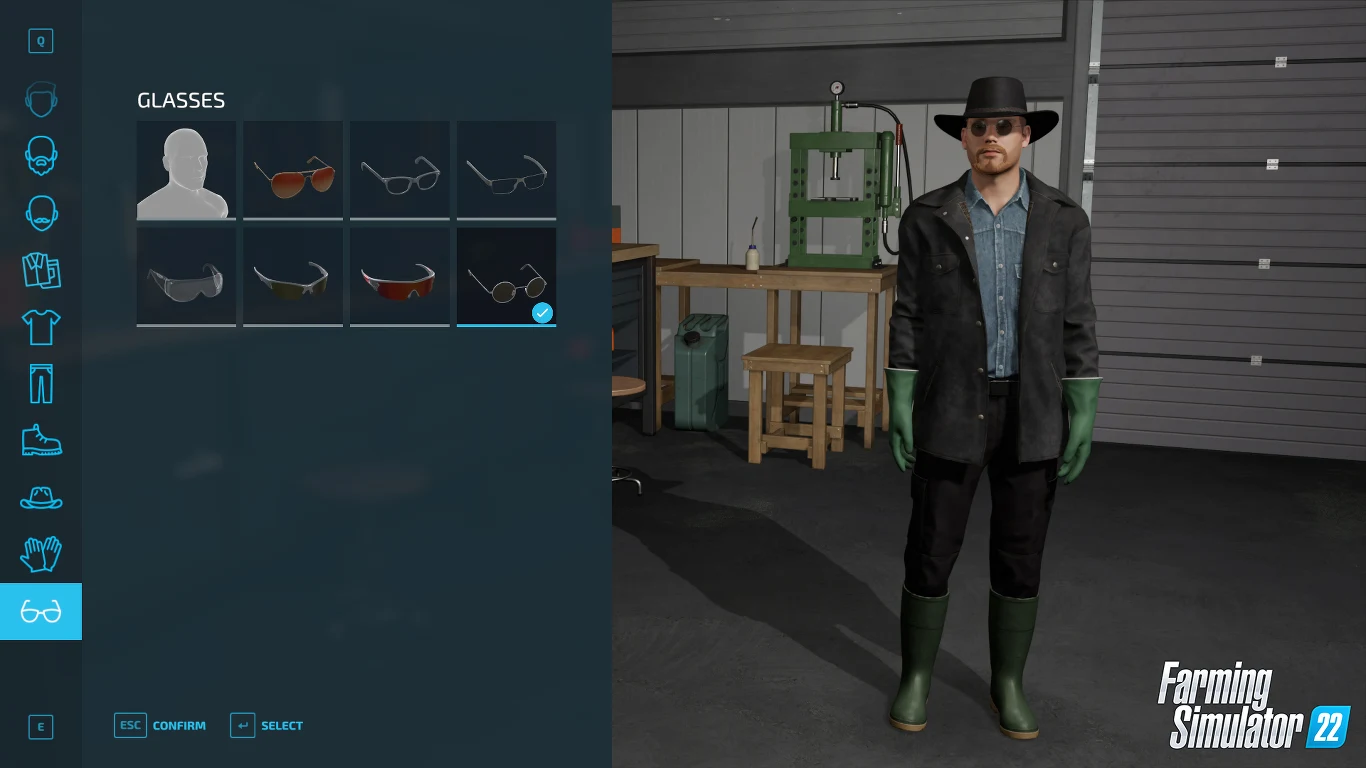Choose the no-glasses blank head option
The height and width of the screenshot is (768, 1366).
186,170
